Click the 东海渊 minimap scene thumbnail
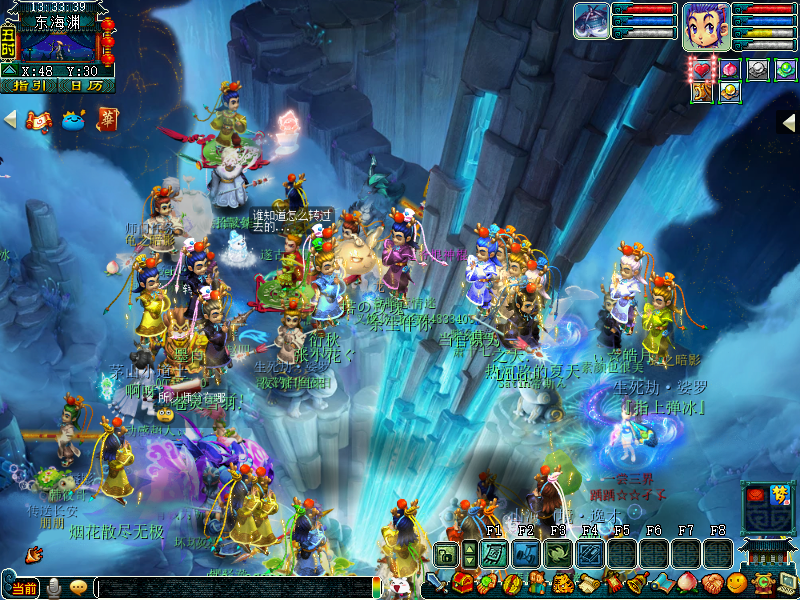This screenshot has width=800, height=600. pos(59,47)
